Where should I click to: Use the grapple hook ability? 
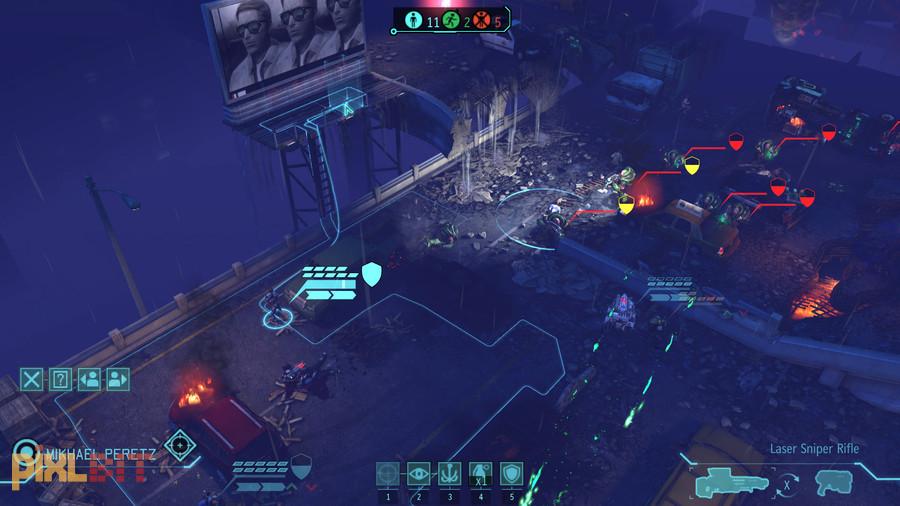pos(449,474)
